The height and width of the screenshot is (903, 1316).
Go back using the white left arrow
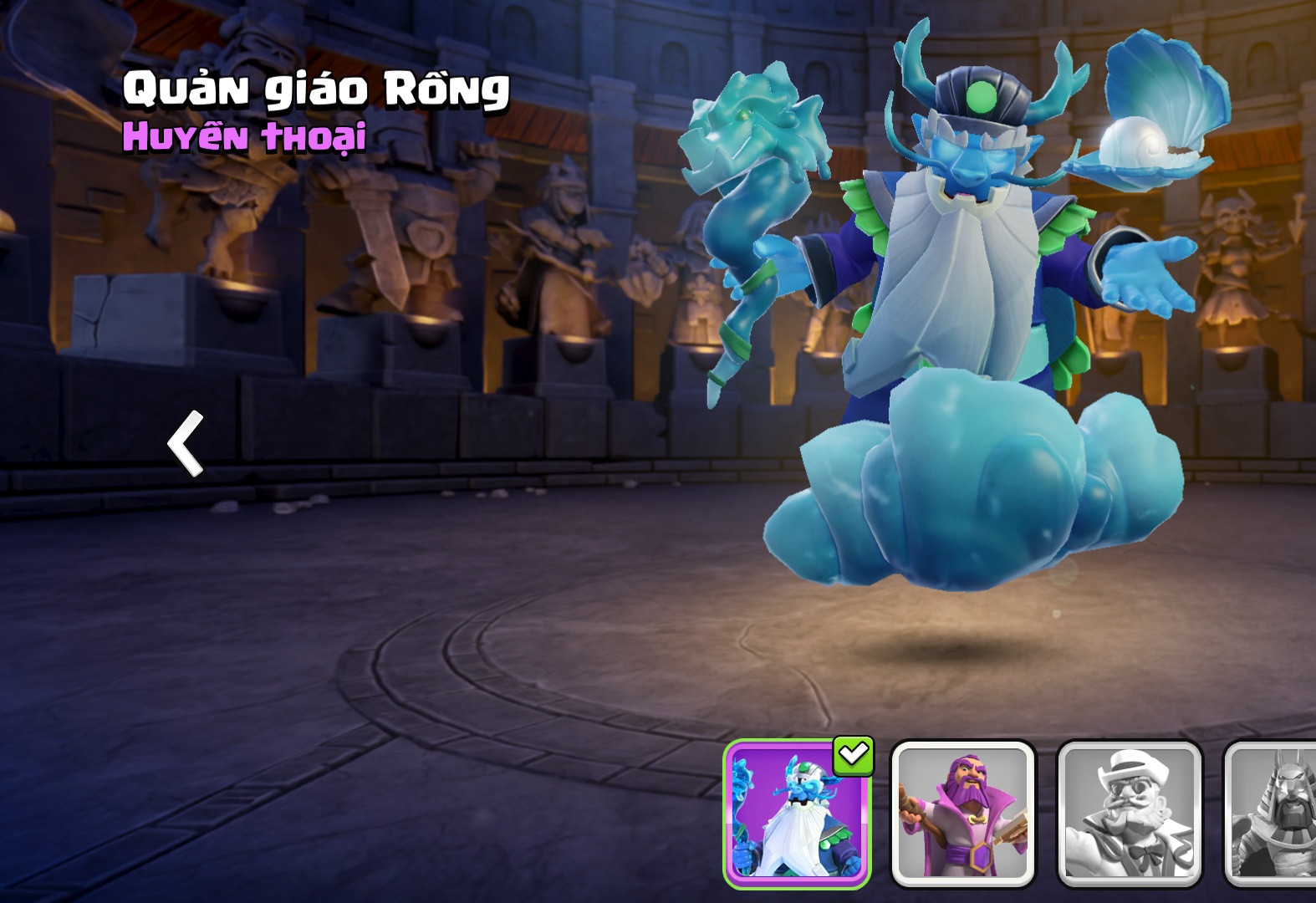tap(186, 443)
